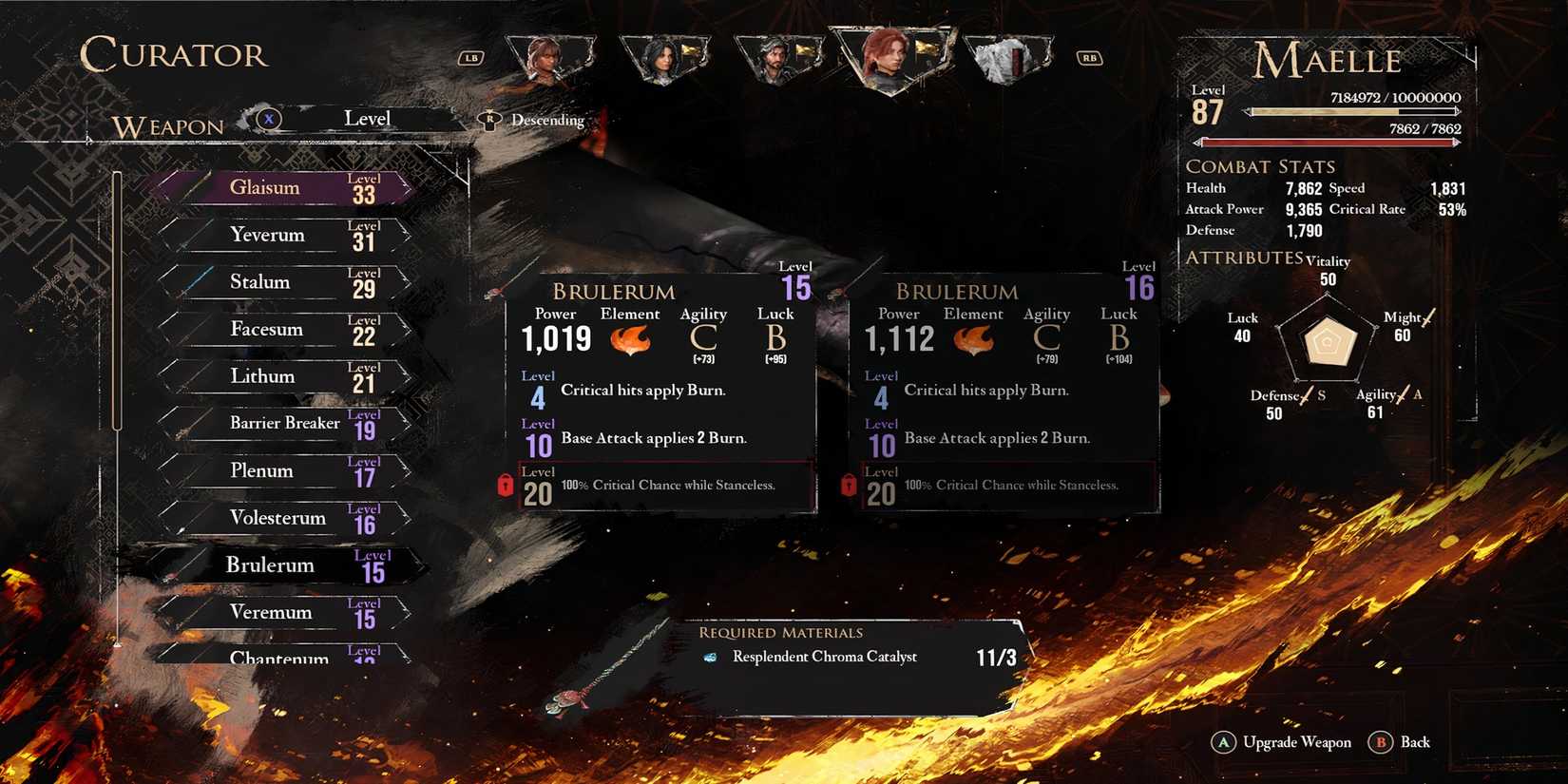The height and width of the screenshot is (784, 1568).
Task: Click the Back button
Action: pyautogui.click(x=1401, y=742)
